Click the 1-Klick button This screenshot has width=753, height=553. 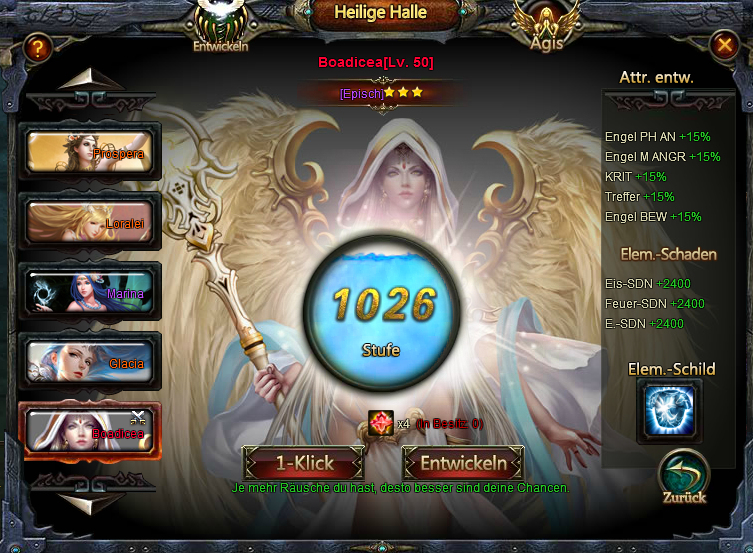pyautogui.click(x=304, y=464)
